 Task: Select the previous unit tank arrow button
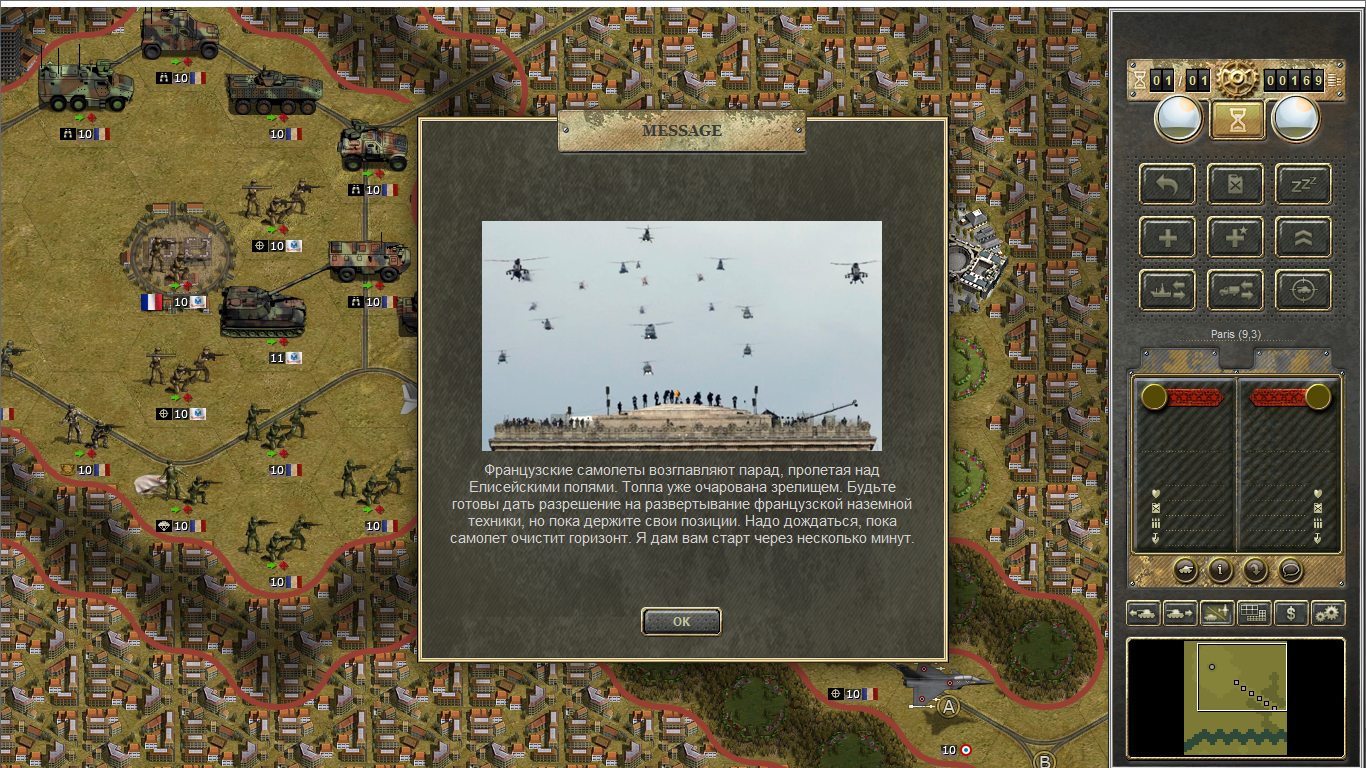coord(1142,613)
